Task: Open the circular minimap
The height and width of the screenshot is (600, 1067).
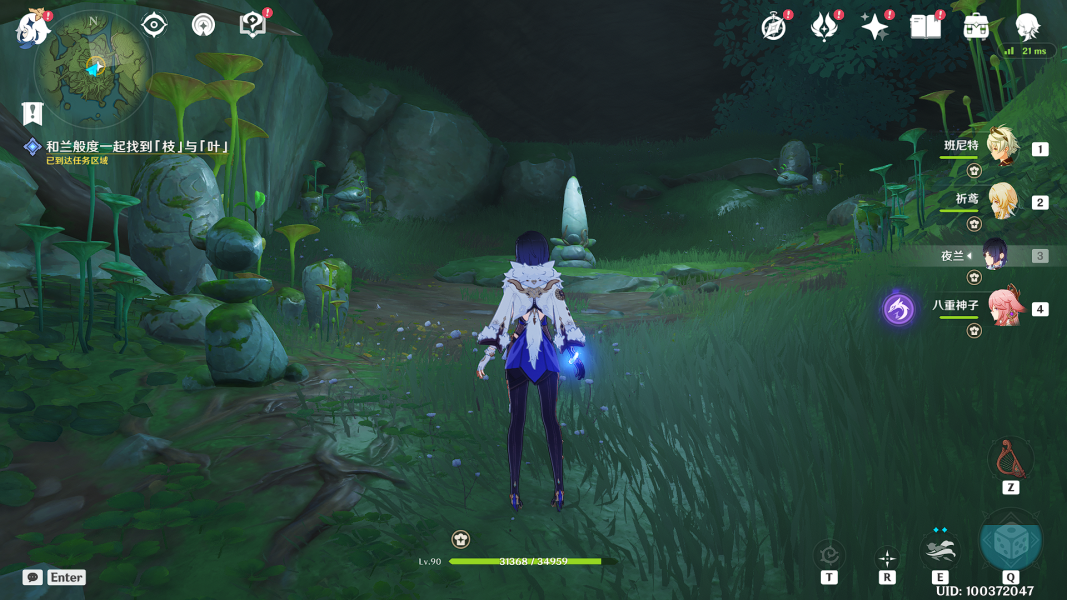Action: (x=92, y=66)
